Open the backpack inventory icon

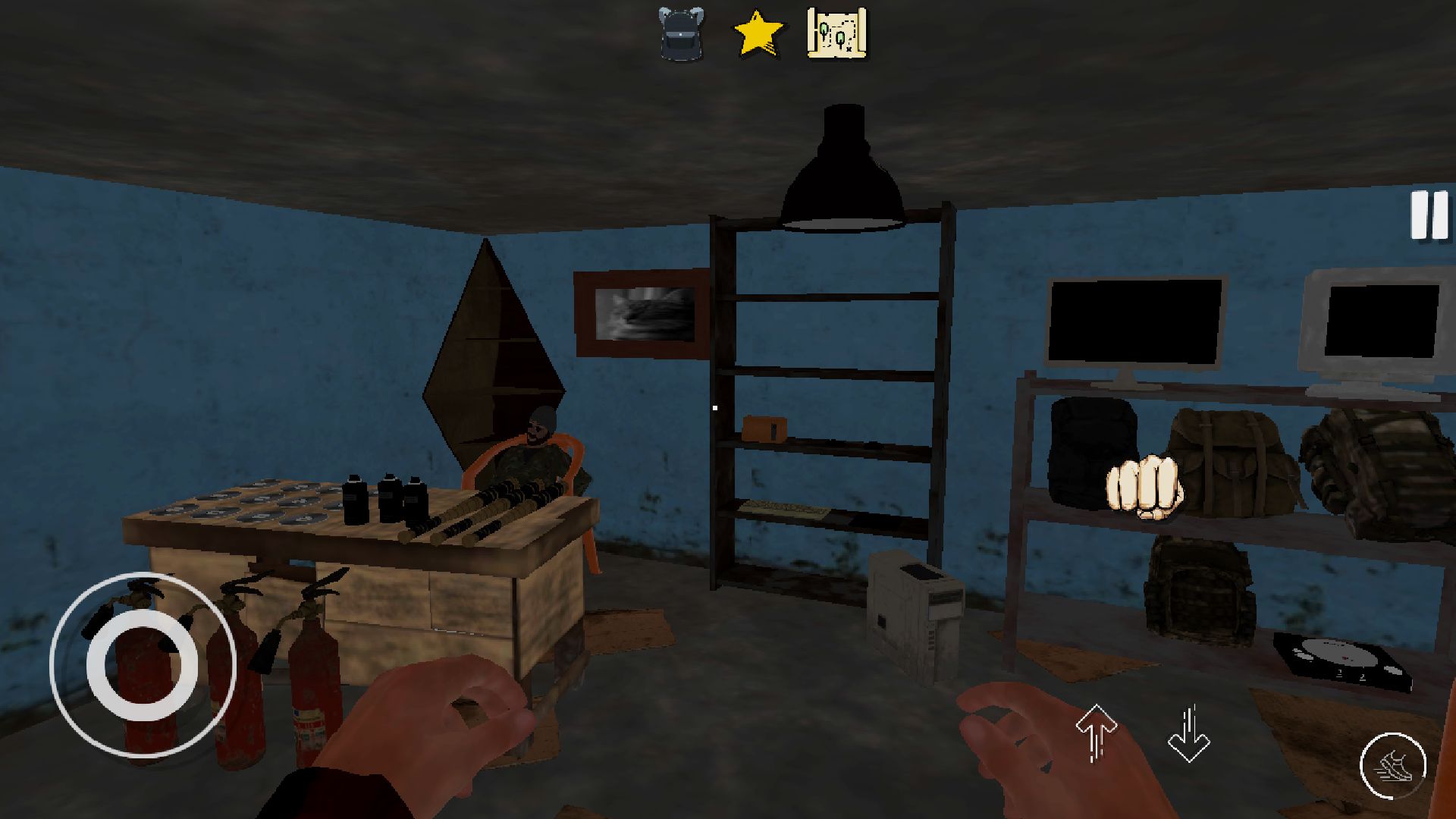680,34
